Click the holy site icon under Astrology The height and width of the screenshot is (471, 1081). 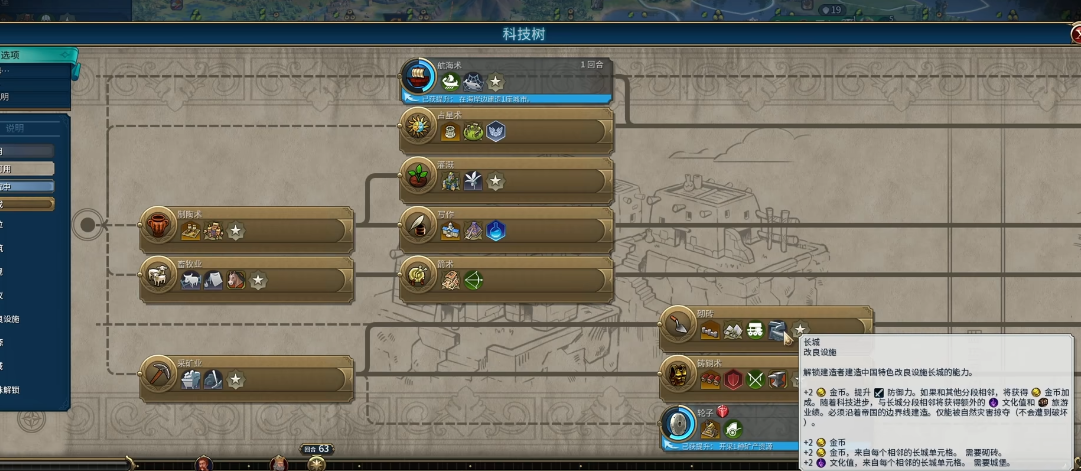point(496,132)
